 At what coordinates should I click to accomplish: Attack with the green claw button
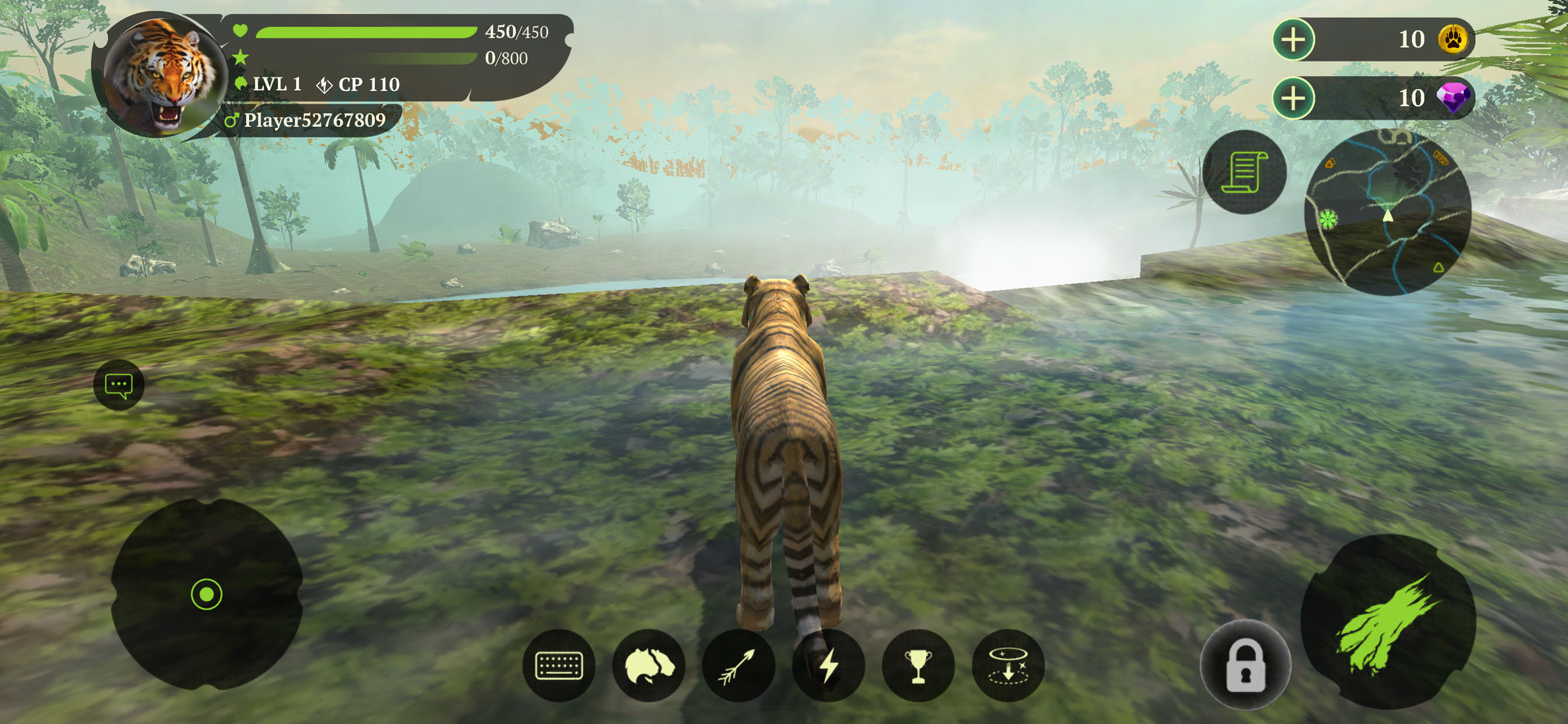(x=1387, y=622)
